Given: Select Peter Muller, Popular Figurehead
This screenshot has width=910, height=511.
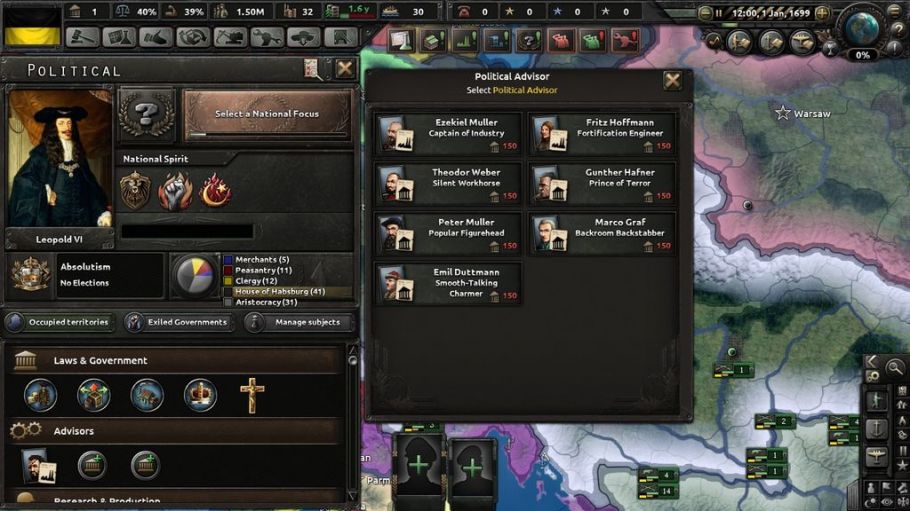Looking at the screenshot, I should 449,233.
